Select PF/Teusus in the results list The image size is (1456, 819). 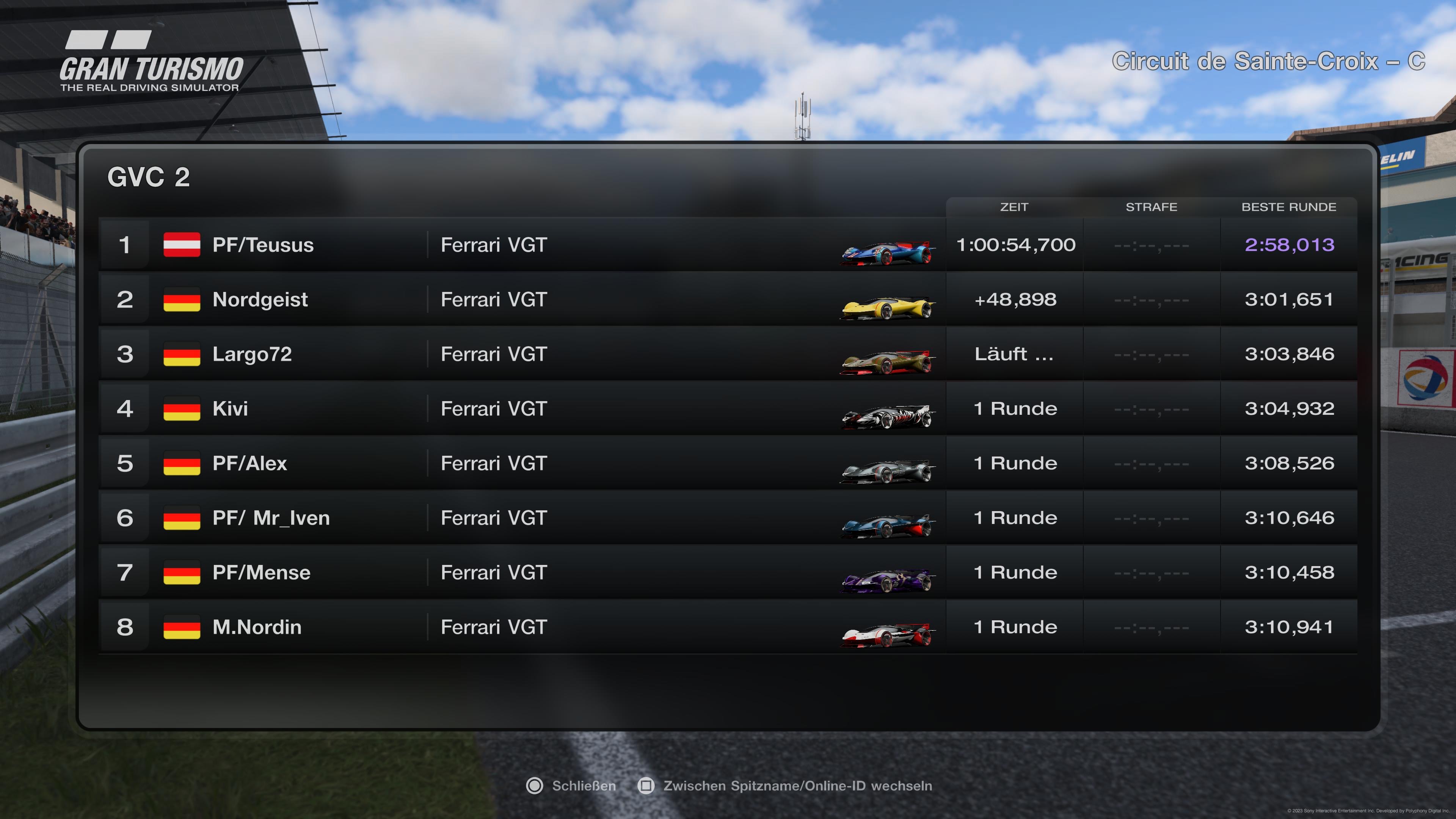[x=263, y=245]
